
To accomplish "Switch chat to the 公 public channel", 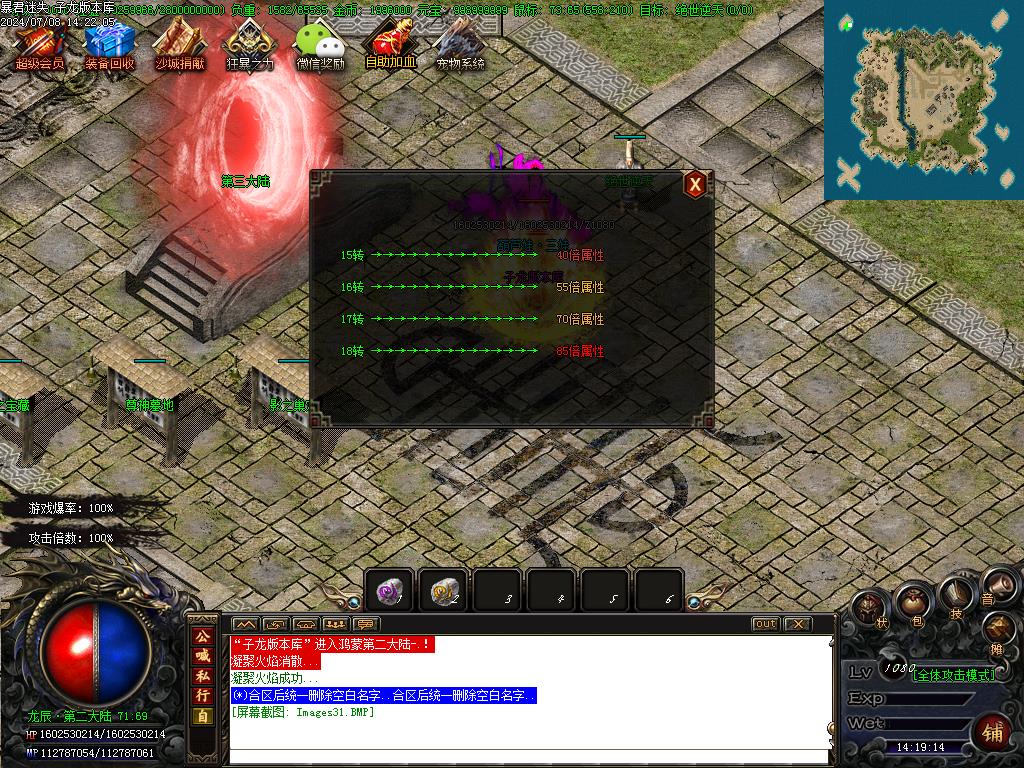I will 202,636.
